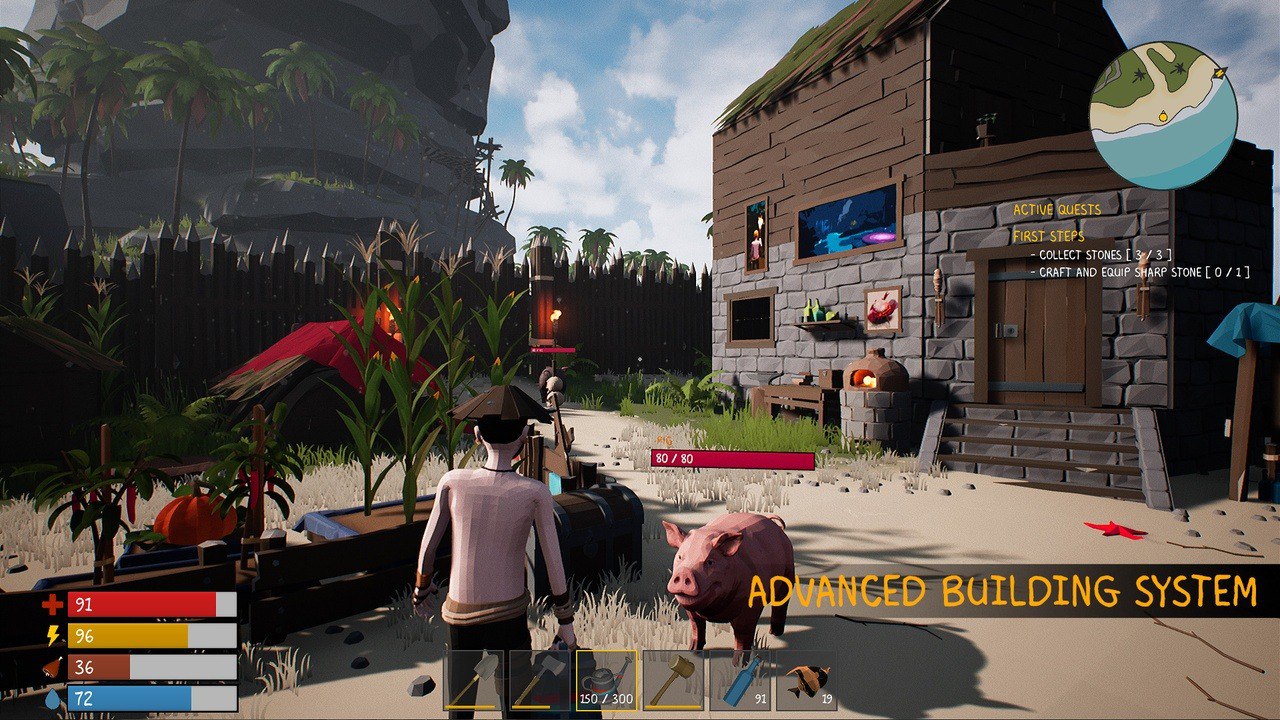The image size is (1280, 720).
Task: Collapse the First Steps quest entry
Action: tap(1048, 236)
